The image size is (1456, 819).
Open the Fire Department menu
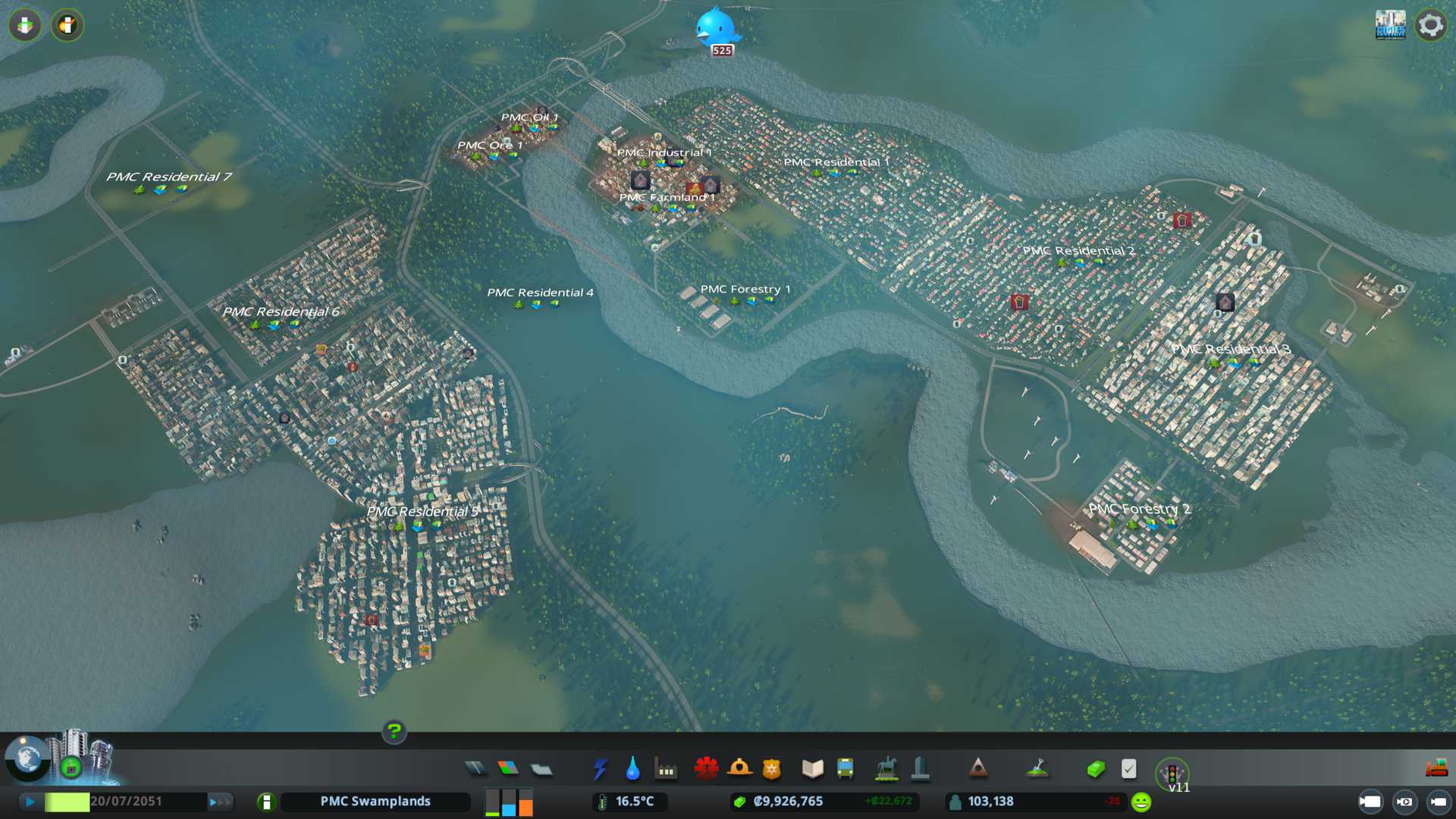[739, 769]
